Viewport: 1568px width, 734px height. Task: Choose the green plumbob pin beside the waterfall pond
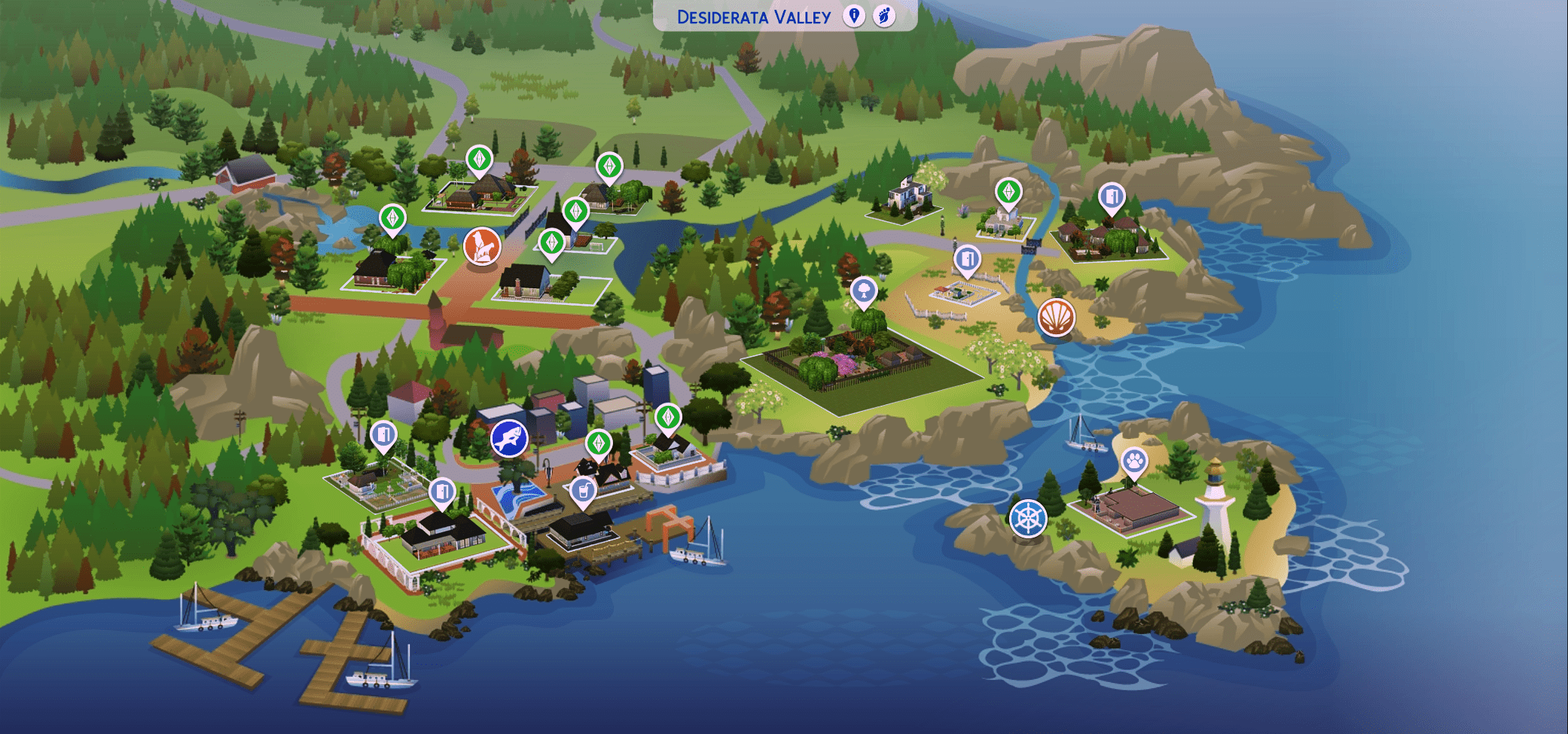tap(392, 218)
